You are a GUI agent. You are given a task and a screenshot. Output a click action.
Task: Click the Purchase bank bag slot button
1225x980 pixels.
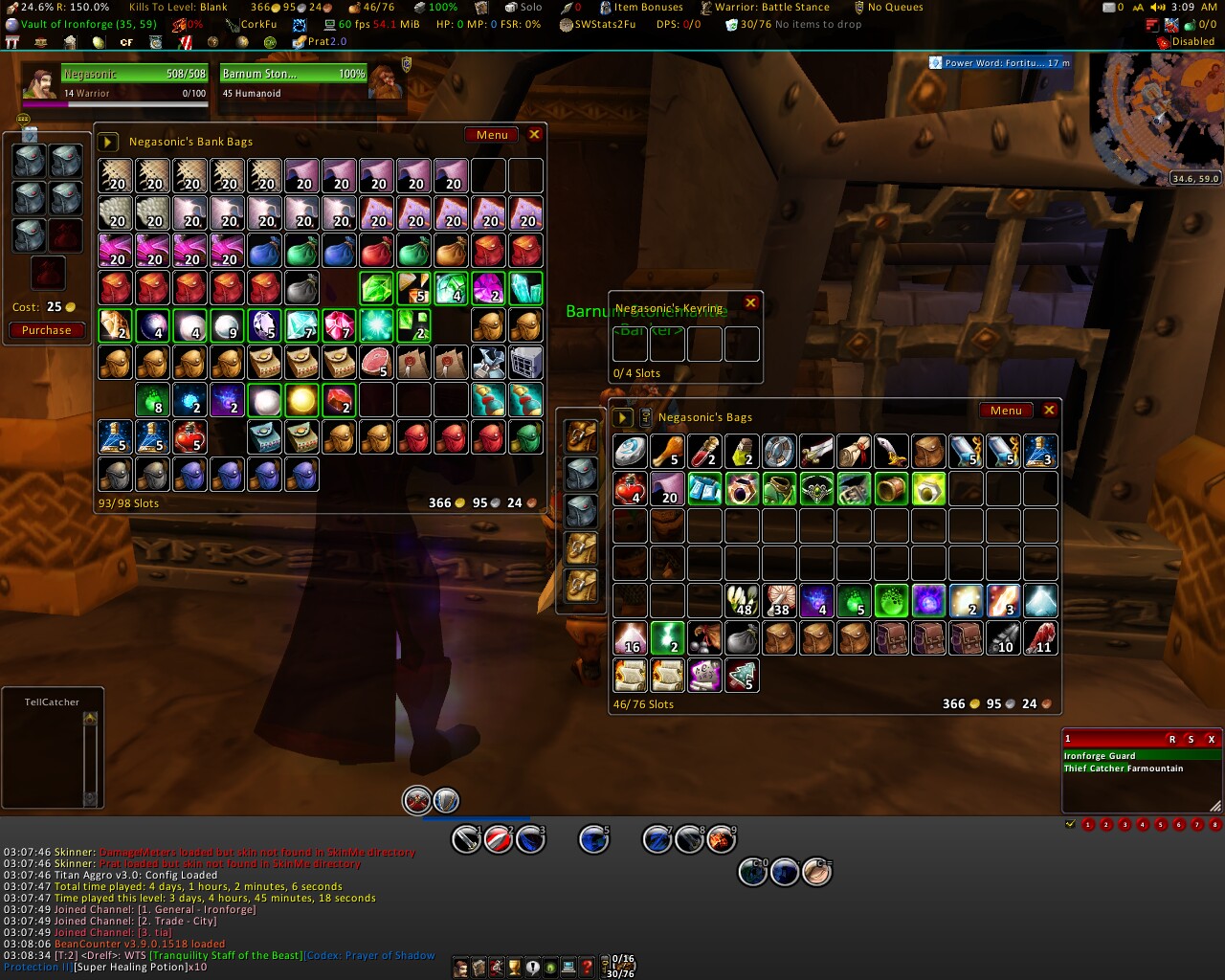point(47,330)
